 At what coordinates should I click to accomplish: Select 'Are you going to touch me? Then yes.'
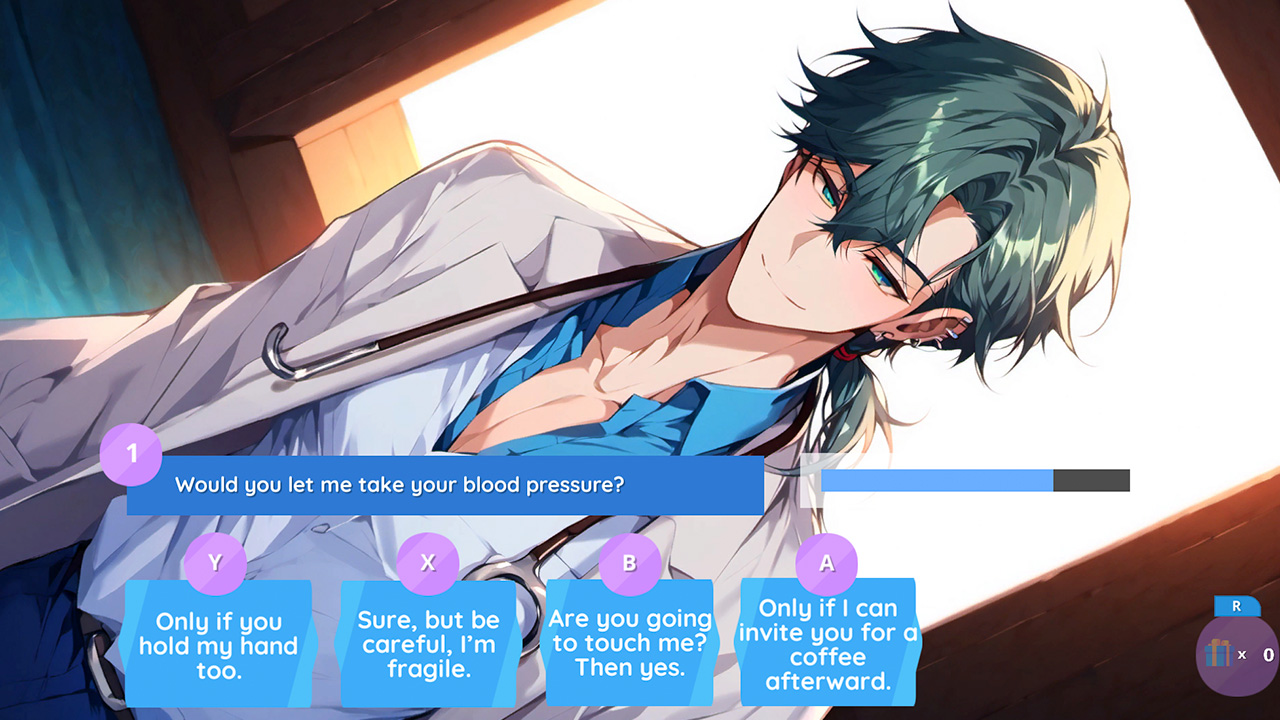629,645
